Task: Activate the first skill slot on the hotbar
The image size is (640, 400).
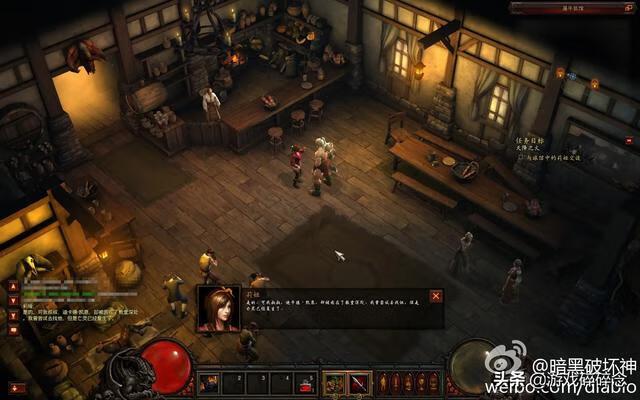Action: pos(209,382)
